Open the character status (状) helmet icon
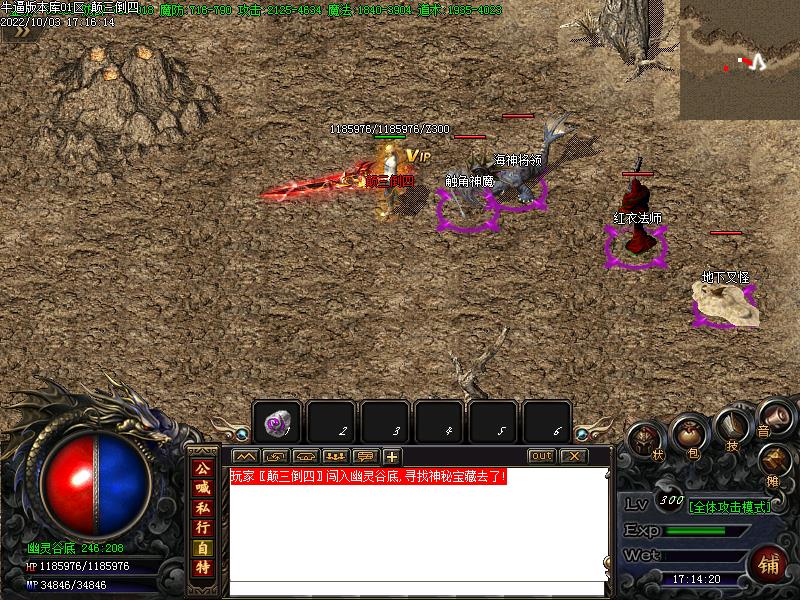The height and width of the screenshot is (600, 800). (646, 439)
